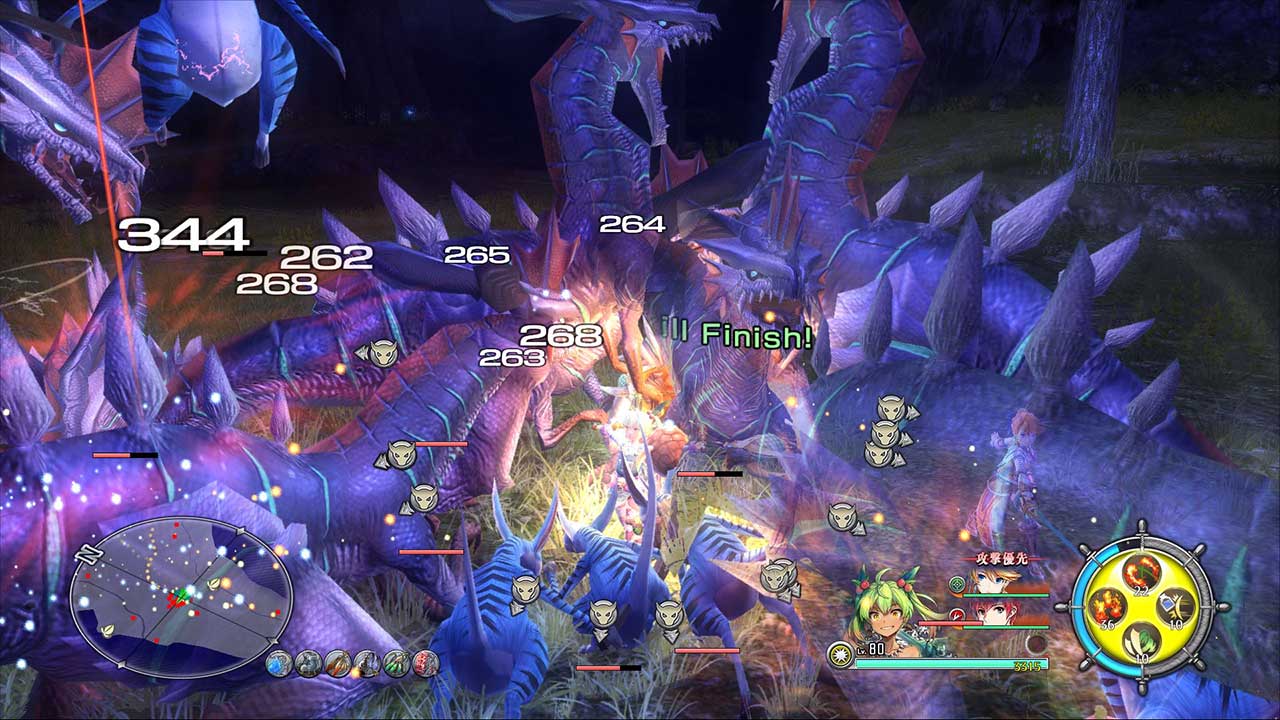The width and height of the screenshot is (1280, 720).
Task: Click the claw item medallion near the minimap
Action: point(337,663)
